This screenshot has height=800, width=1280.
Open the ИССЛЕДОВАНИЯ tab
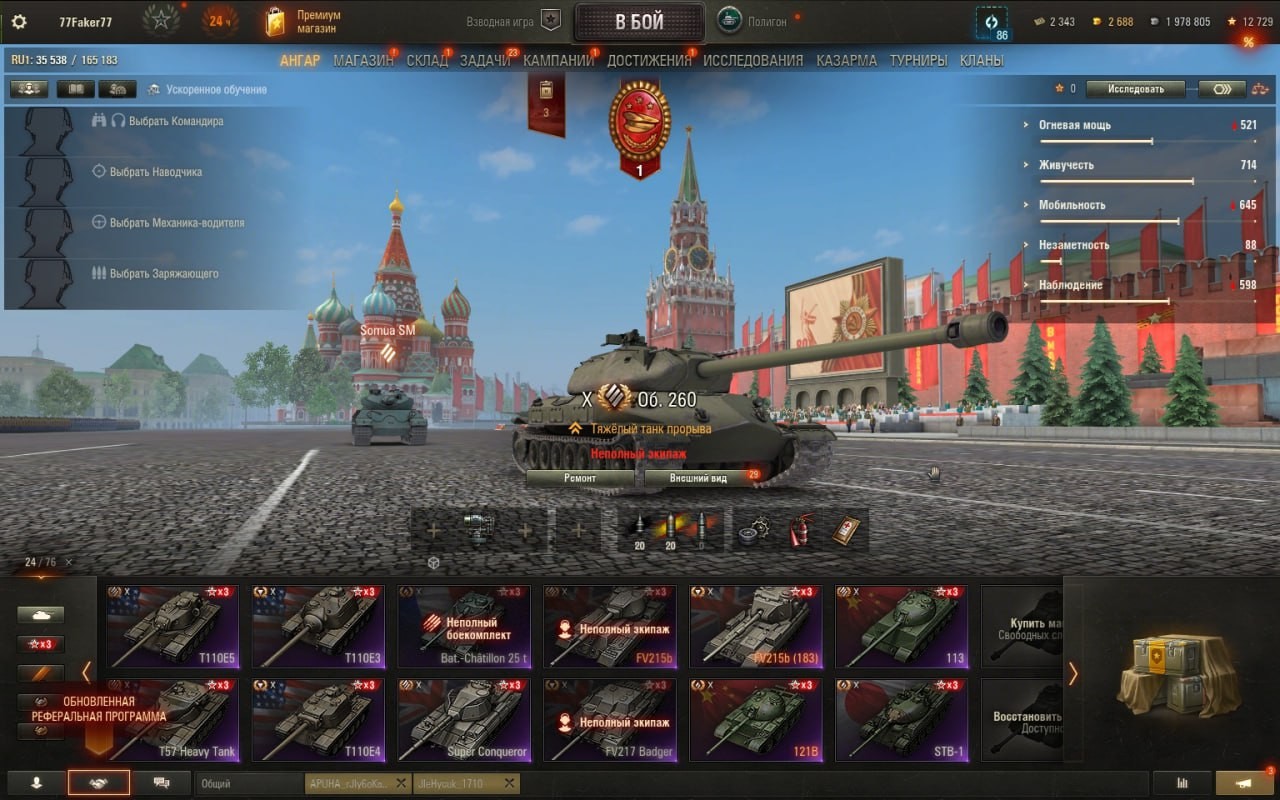[x=753, y=60]
